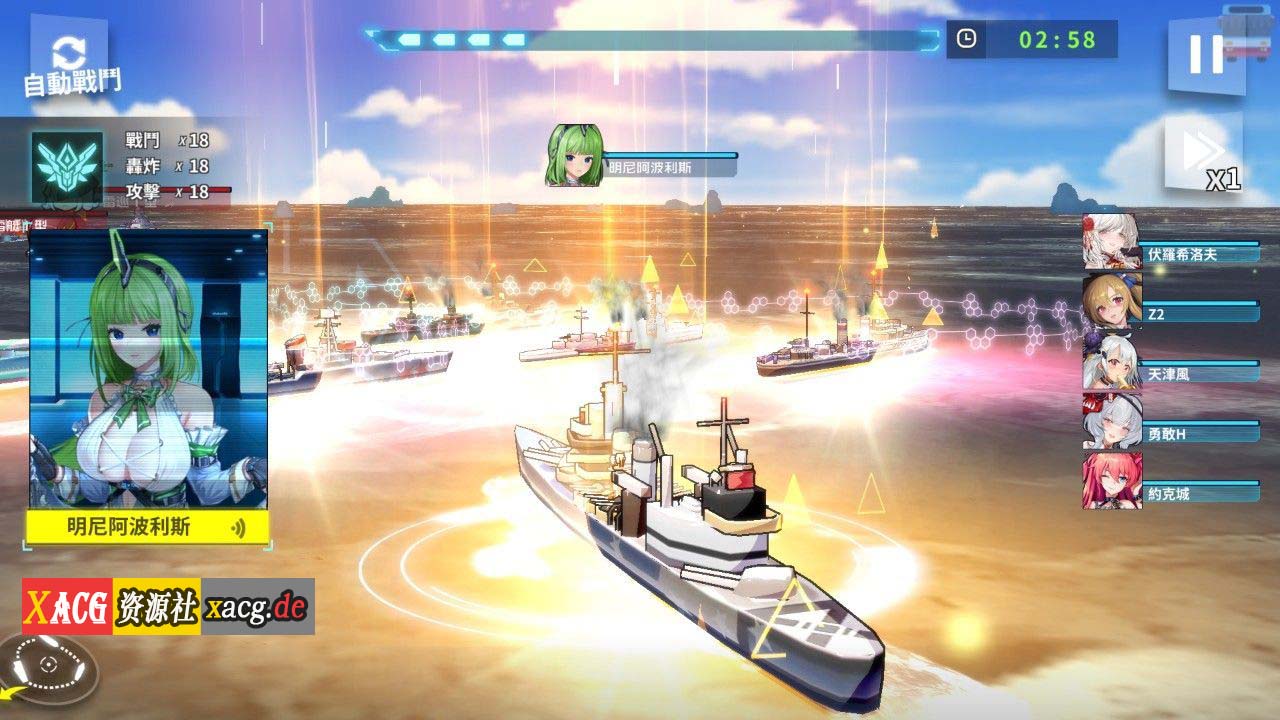1280x720 pixels.
Task: Pause the battle
Action: 1206,54
